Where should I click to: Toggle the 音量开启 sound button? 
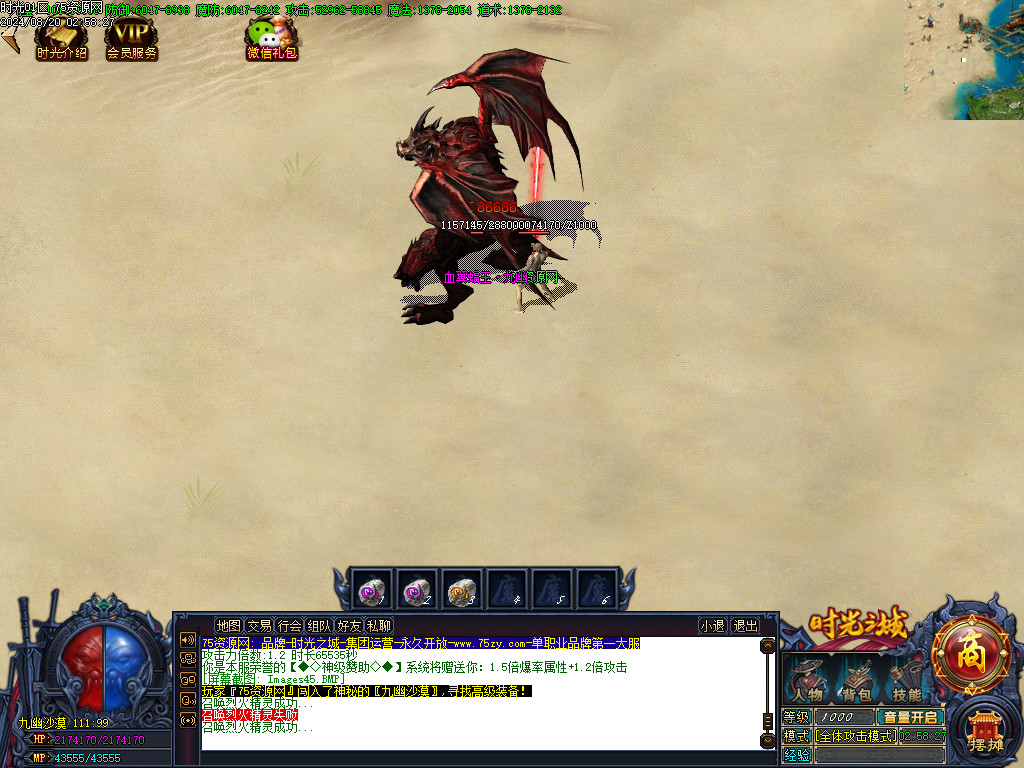tap(910, 717)
